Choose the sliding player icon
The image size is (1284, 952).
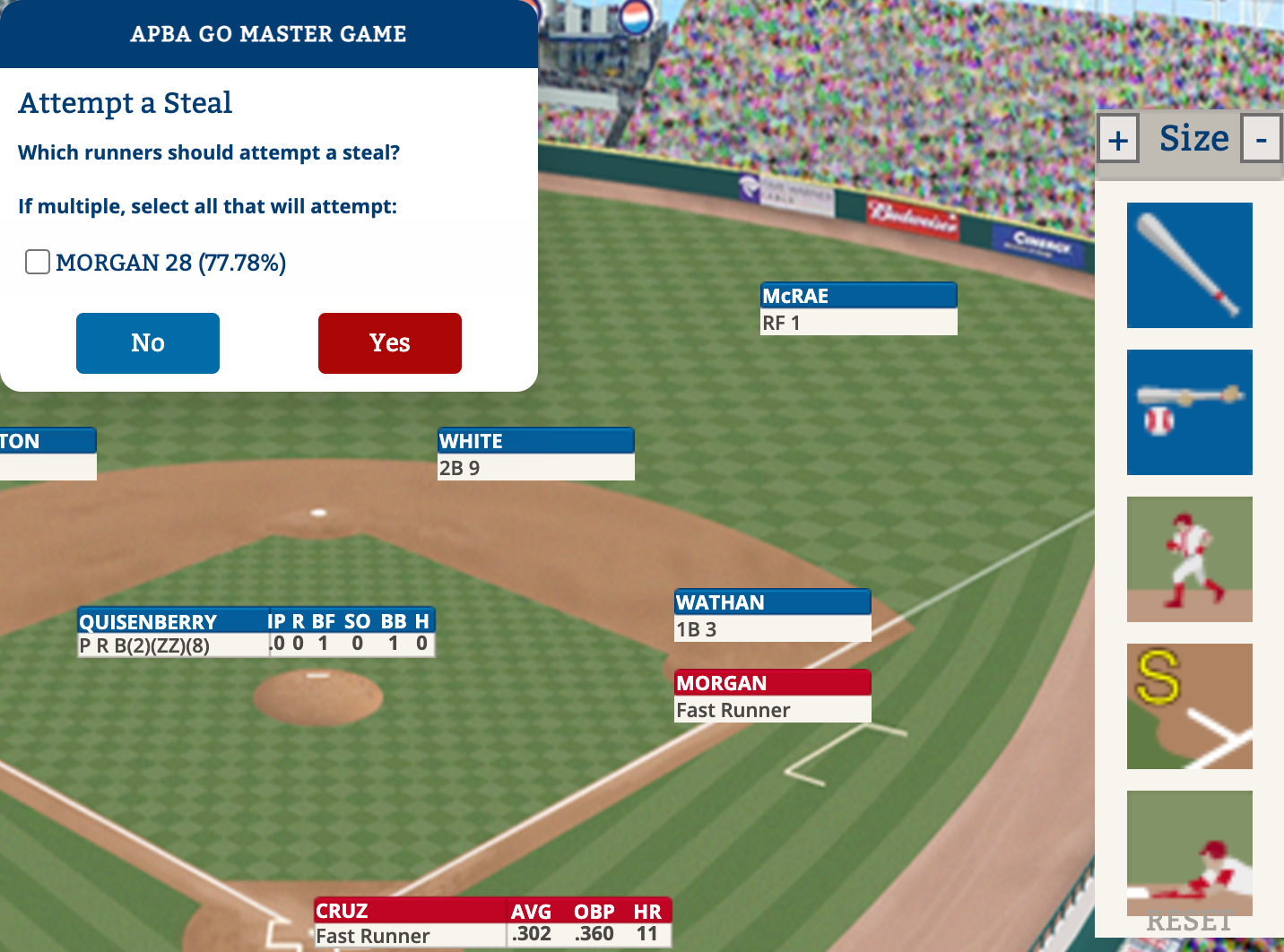tap(1189, 853)
